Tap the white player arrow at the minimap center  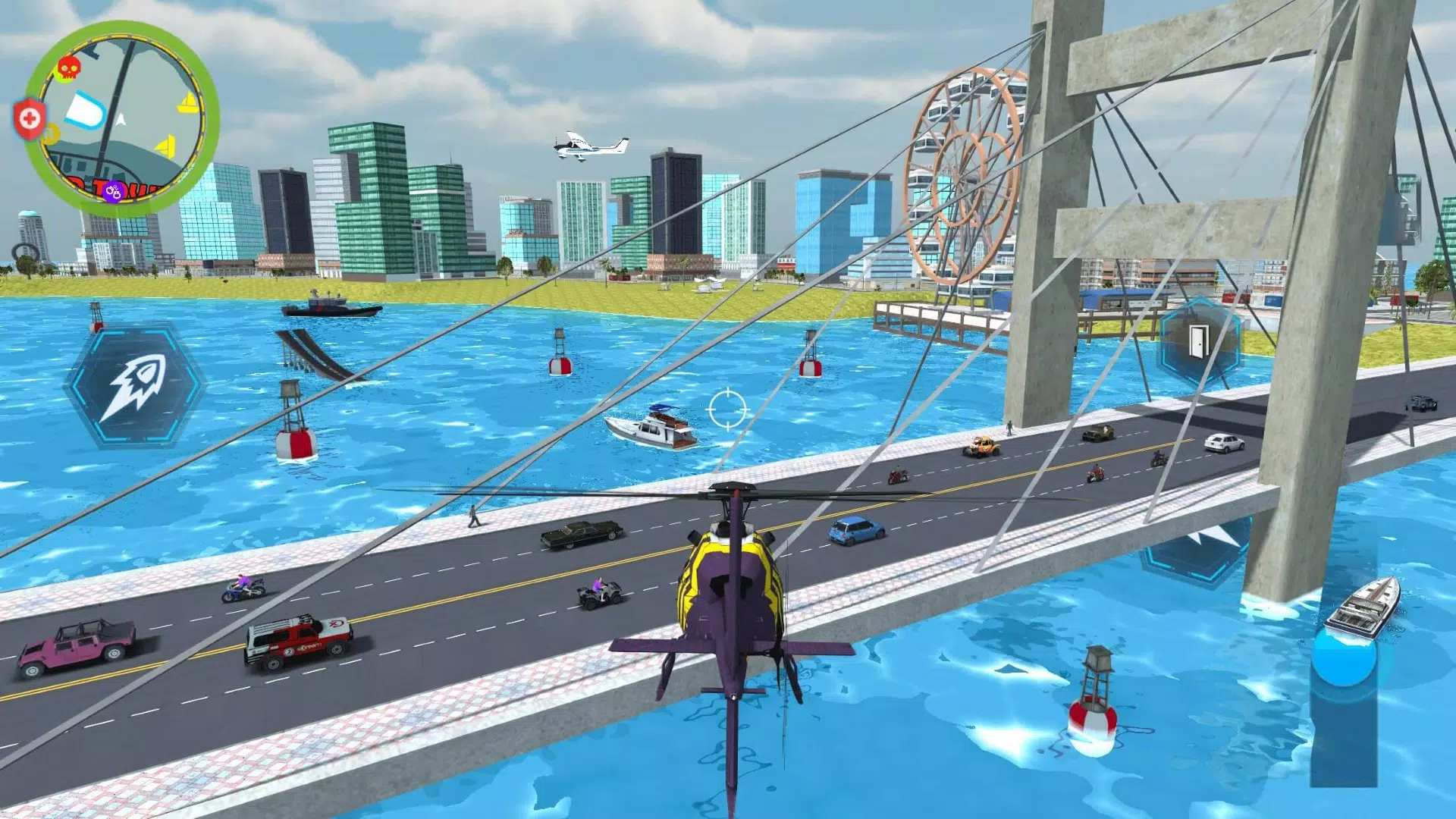121,118
